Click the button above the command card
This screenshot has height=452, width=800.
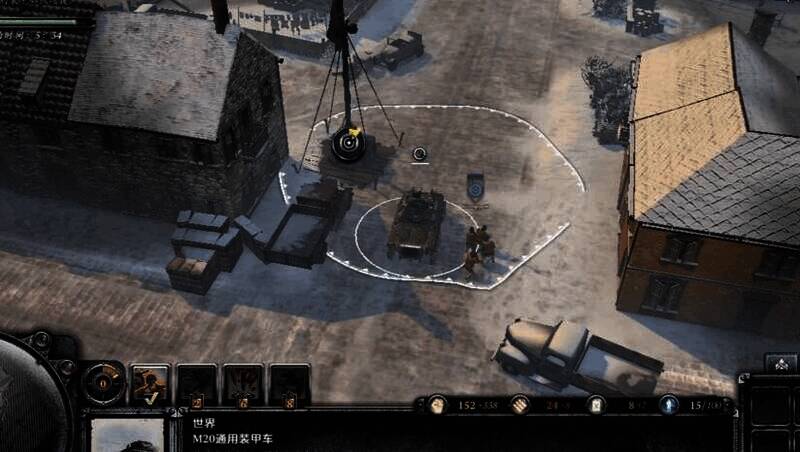click(780, 362)
